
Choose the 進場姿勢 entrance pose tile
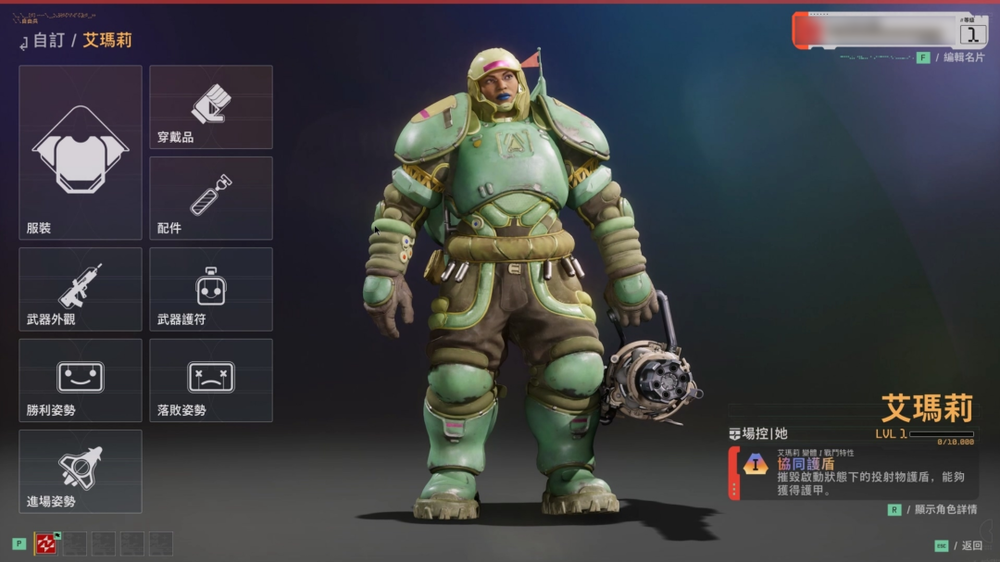(x=80, y=471)
